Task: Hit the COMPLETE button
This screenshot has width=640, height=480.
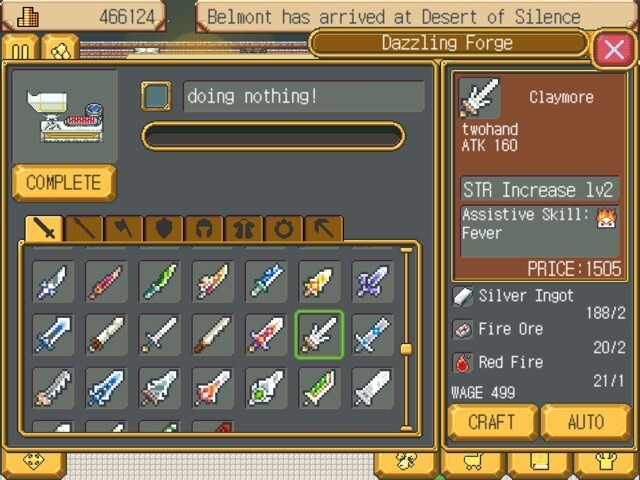Action: (x=64, y=183)
